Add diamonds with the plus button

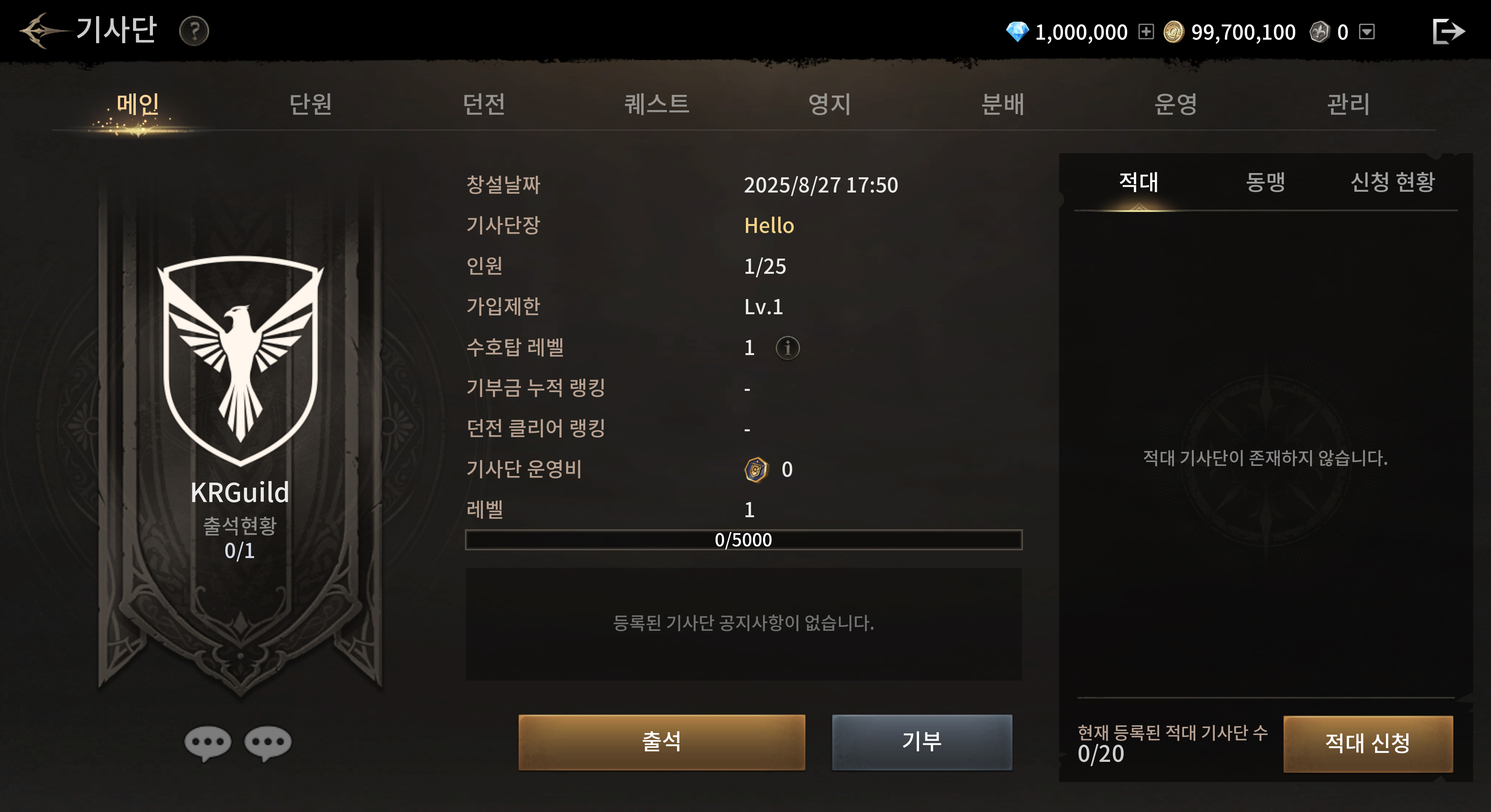click(x=1146, y=32)
